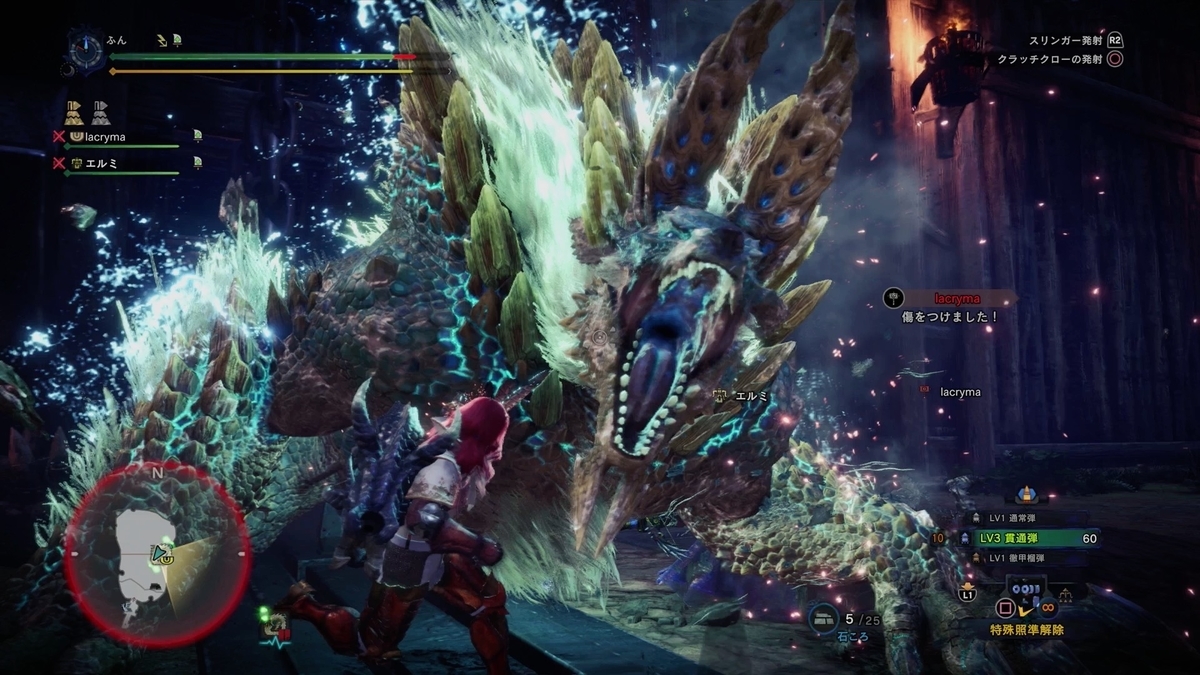
Task: Select the 石ころ slinger ammo icon
Action: click(x=824, y=619)
